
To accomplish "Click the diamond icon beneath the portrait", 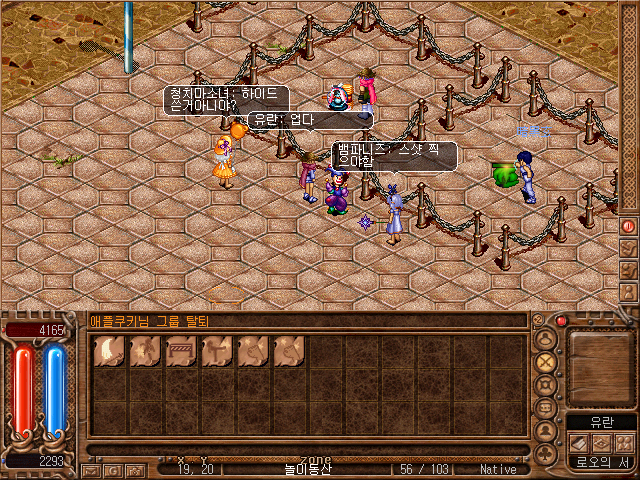I will (x=602, y=442).
